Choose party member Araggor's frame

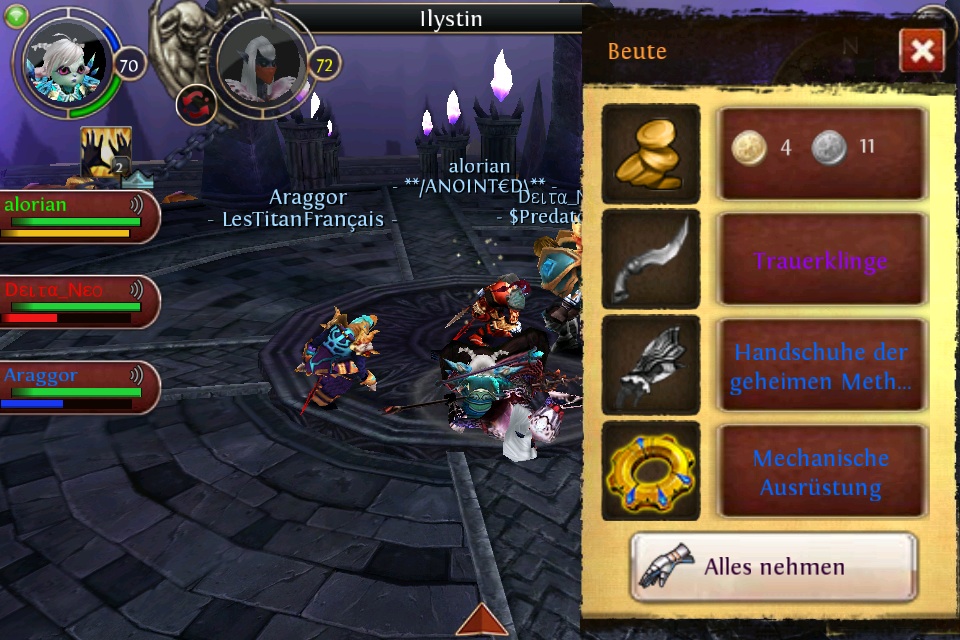tap(78, 387)
